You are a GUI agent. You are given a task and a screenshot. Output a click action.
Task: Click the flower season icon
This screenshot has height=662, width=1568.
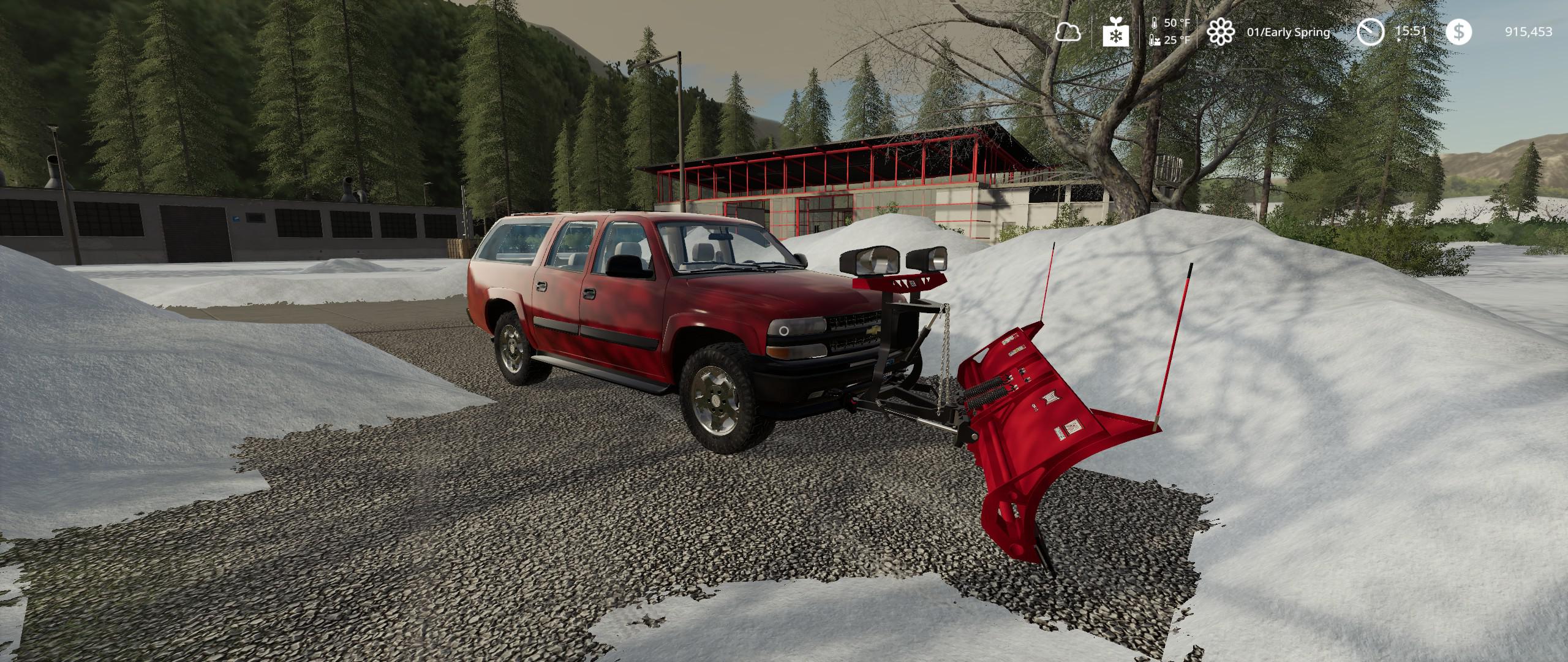(x=1220, y=32)
